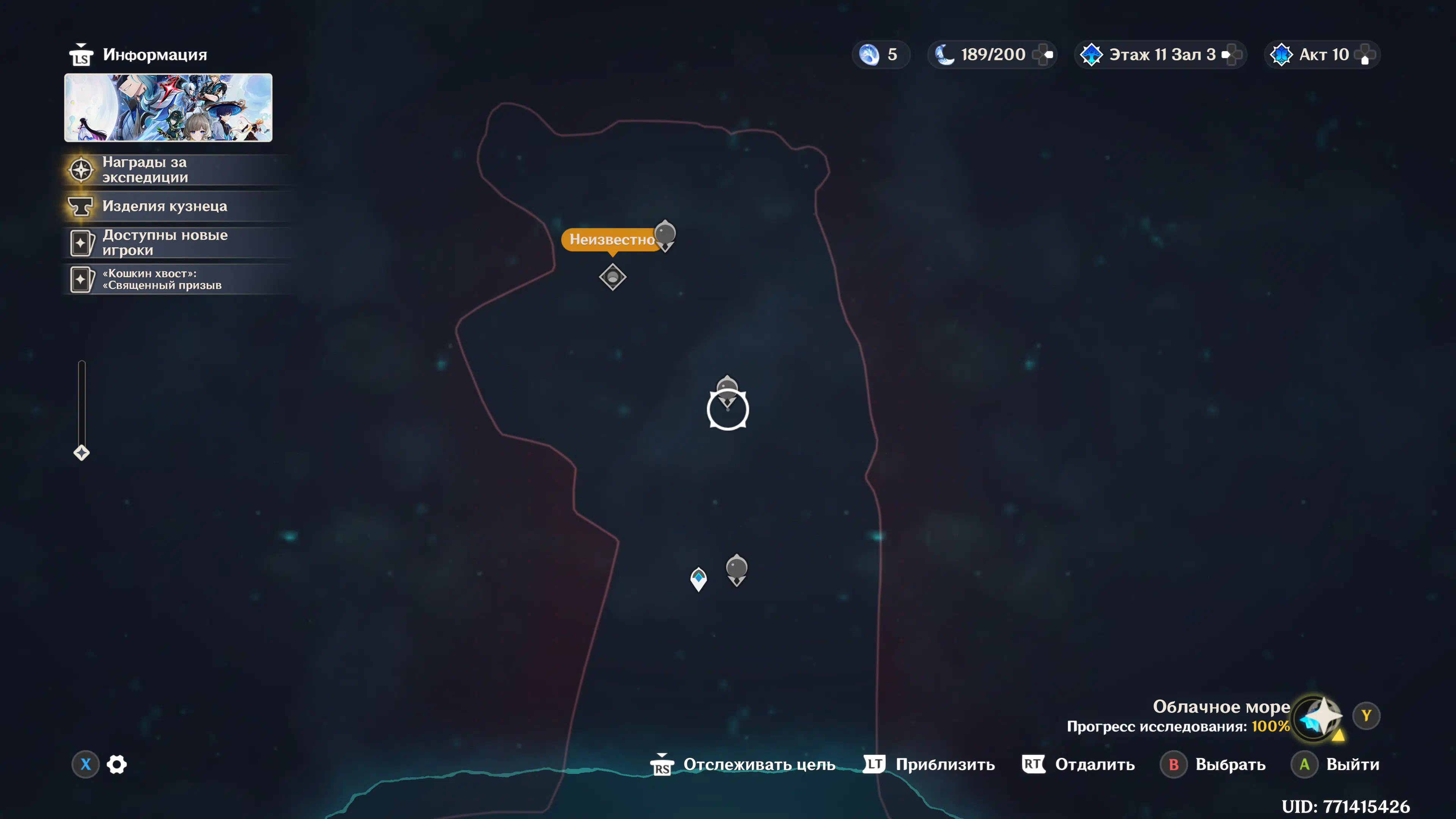Select the diamond domain marker under the orange label
Image resolution: width=1456 pixels, height=819 pixels.
613,278
